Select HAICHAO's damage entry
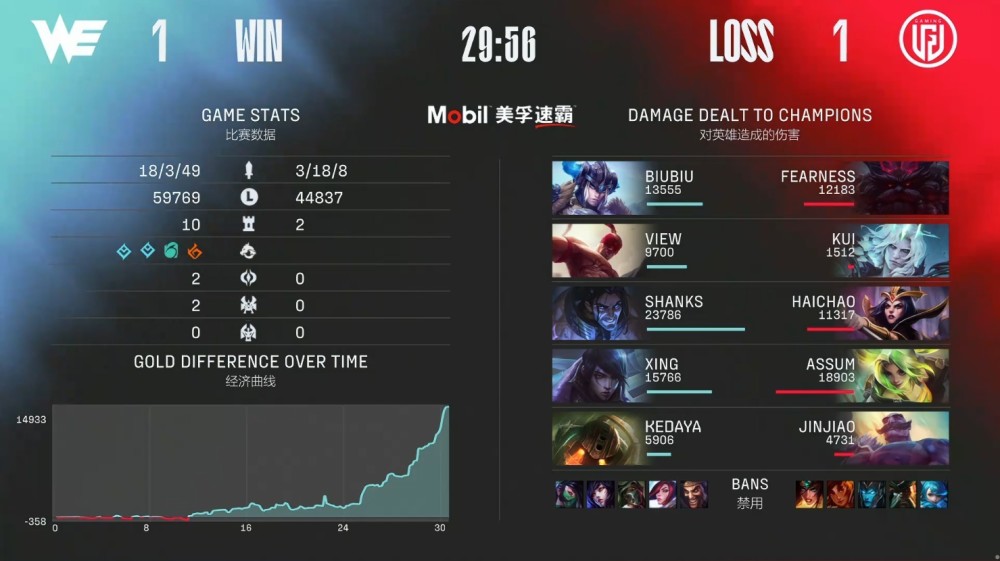 point(850,313)
